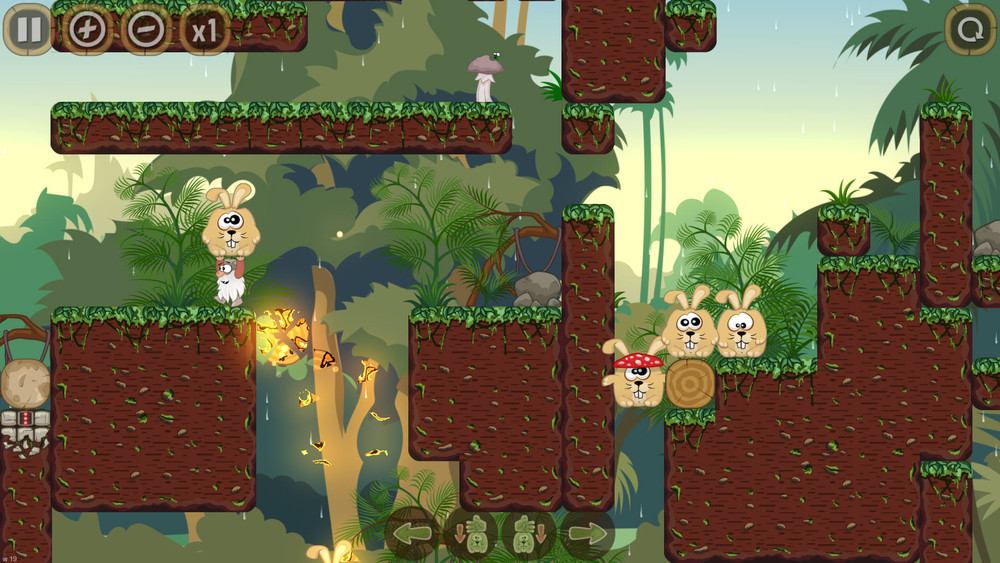
Task: Tap the right arrow movement button
Action: coord(587,533)
